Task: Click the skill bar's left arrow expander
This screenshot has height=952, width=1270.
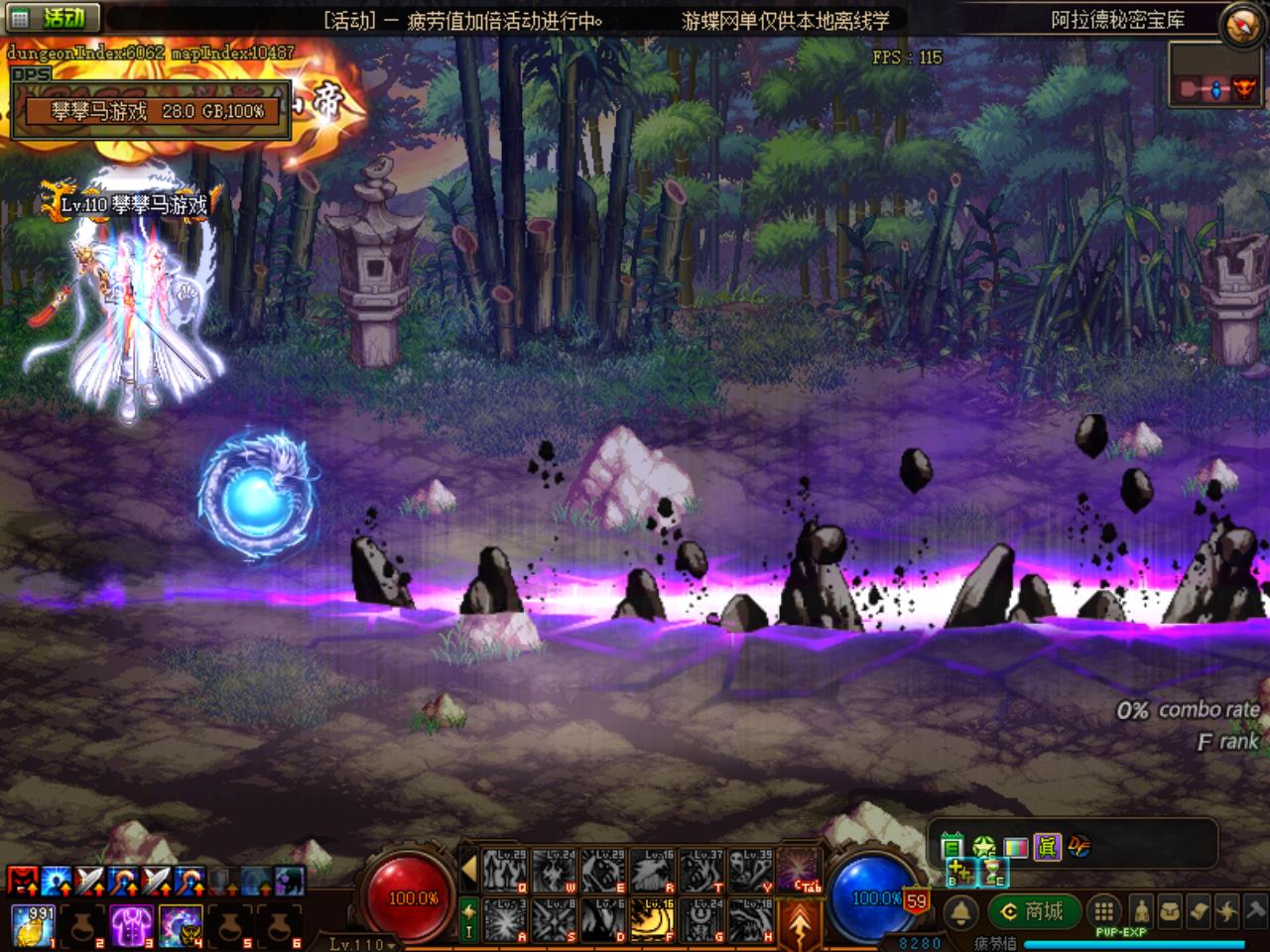Action: point(469,870)
